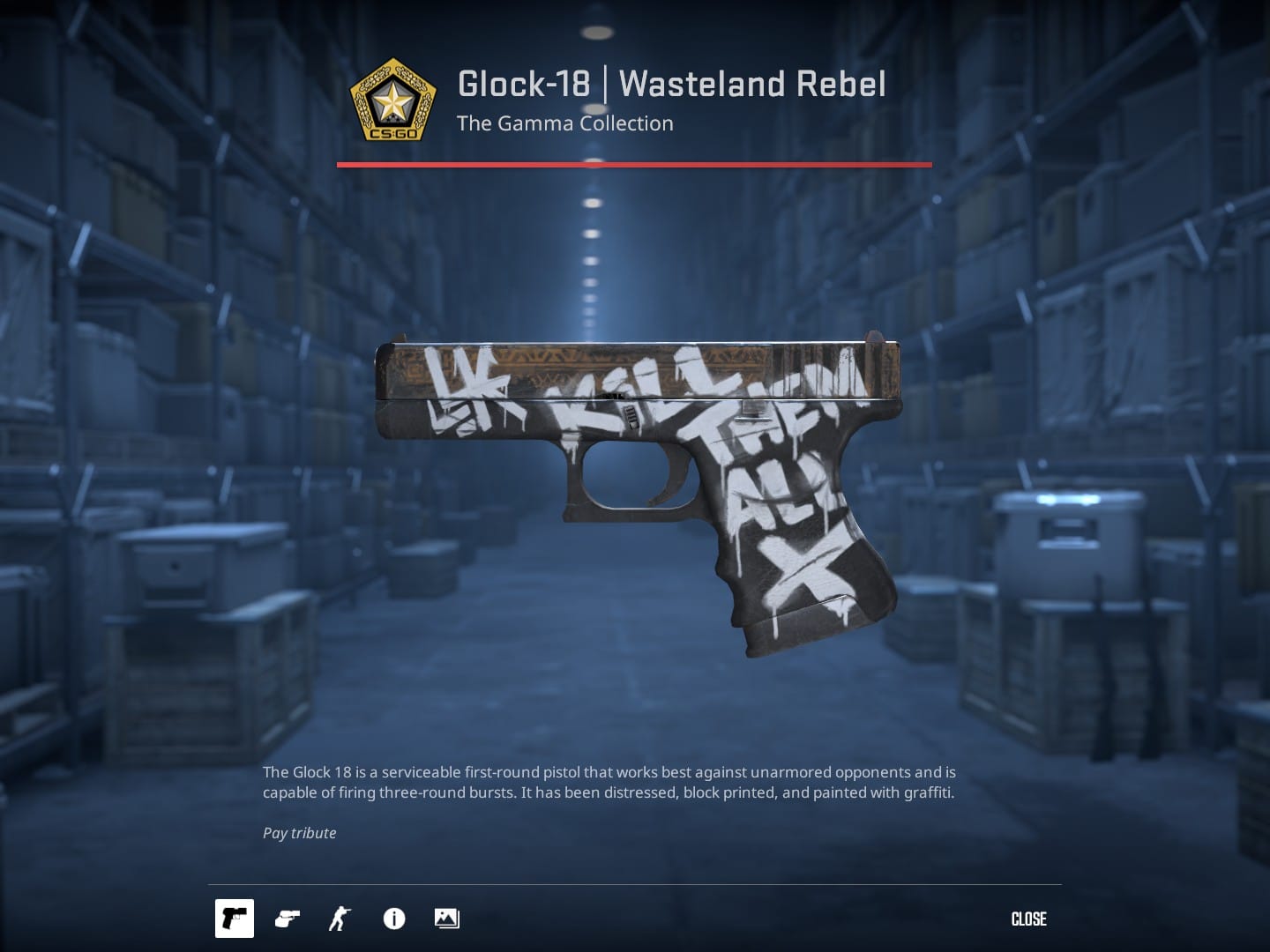Close the weapon inspect screen
1270x952 pixels.
(x=1028, y=919)
